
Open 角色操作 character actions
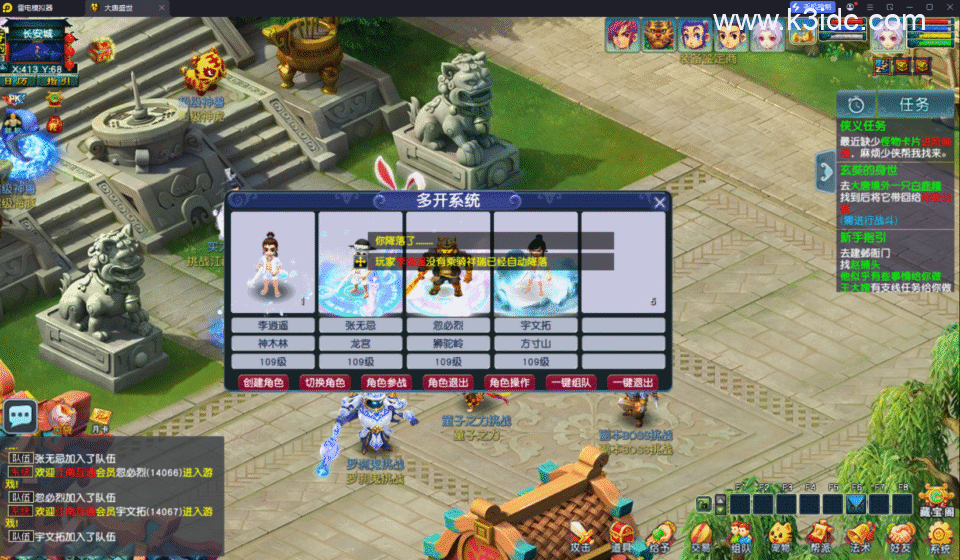(509, 382)
